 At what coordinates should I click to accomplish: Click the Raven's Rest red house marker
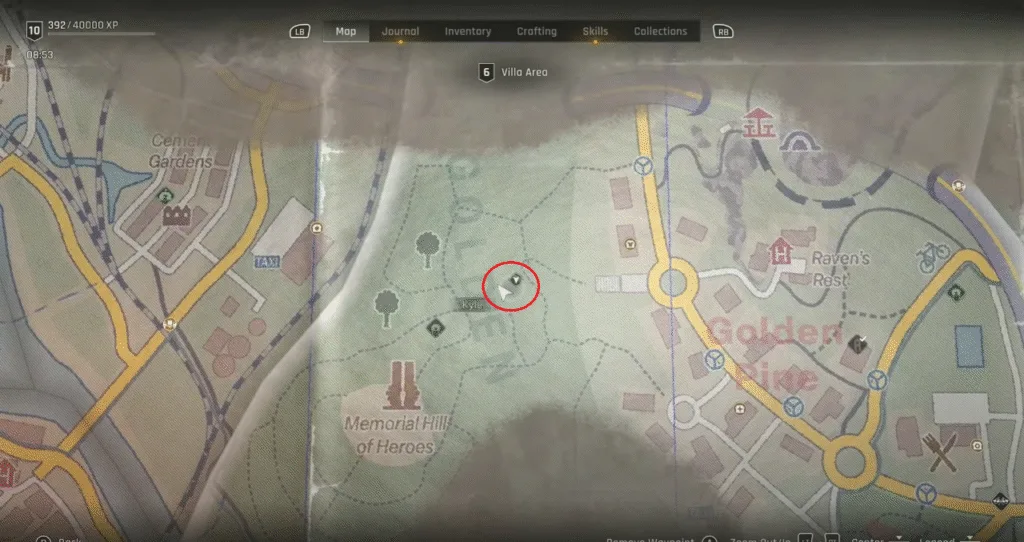click(781, 253)
